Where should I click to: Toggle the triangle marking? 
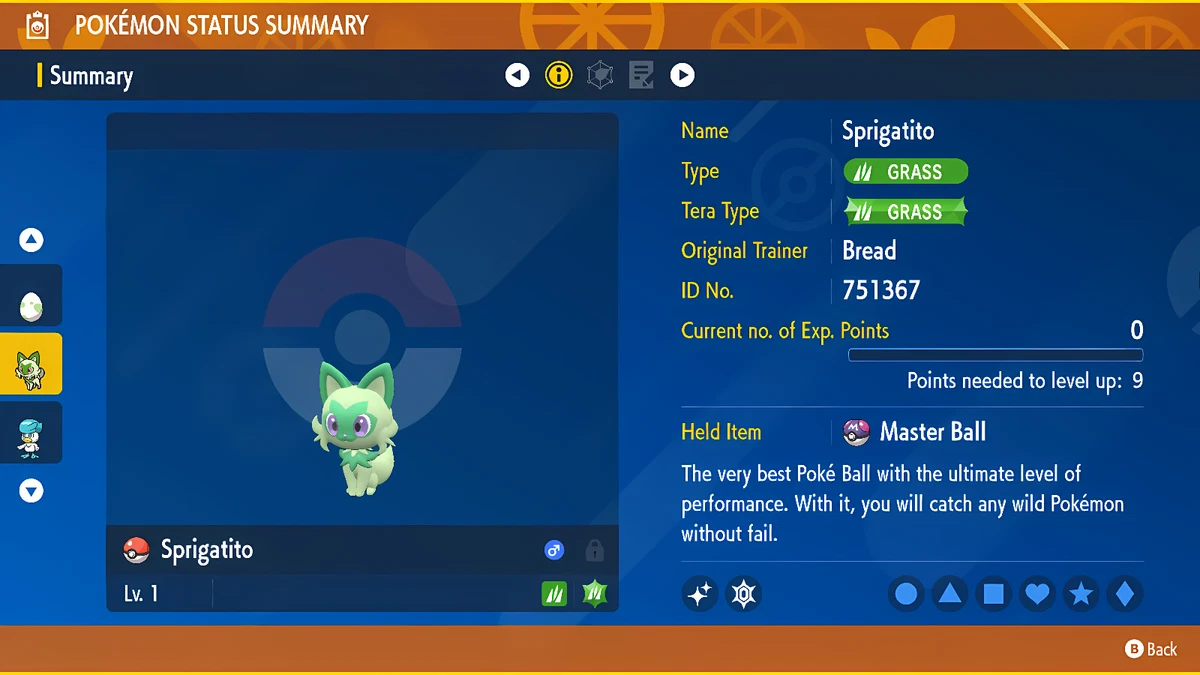950,595
